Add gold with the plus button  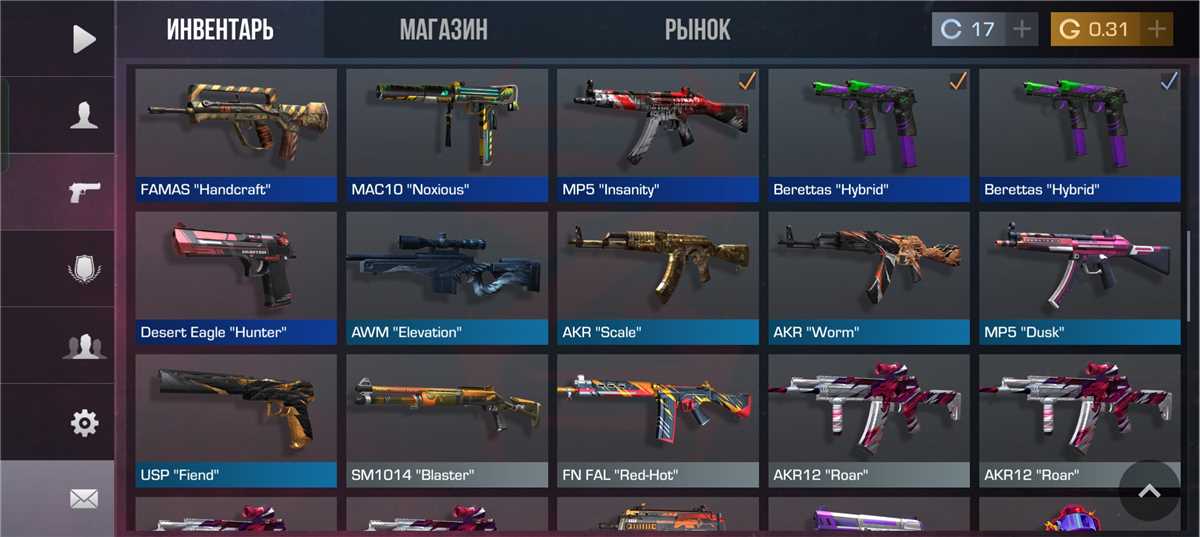point(1157,29)
